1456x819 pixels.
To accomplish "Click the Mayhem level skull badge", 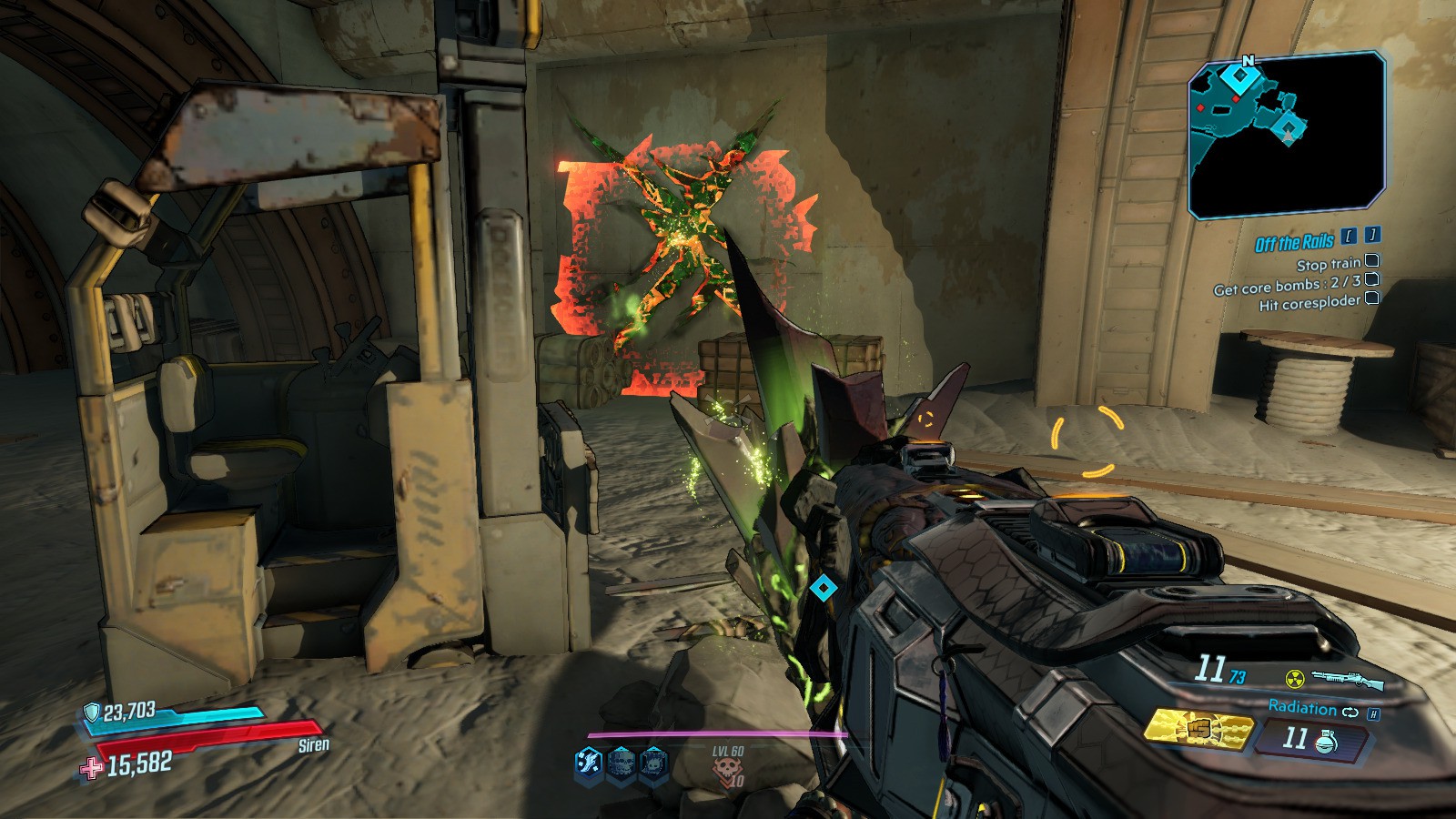I will pos(728,773).
